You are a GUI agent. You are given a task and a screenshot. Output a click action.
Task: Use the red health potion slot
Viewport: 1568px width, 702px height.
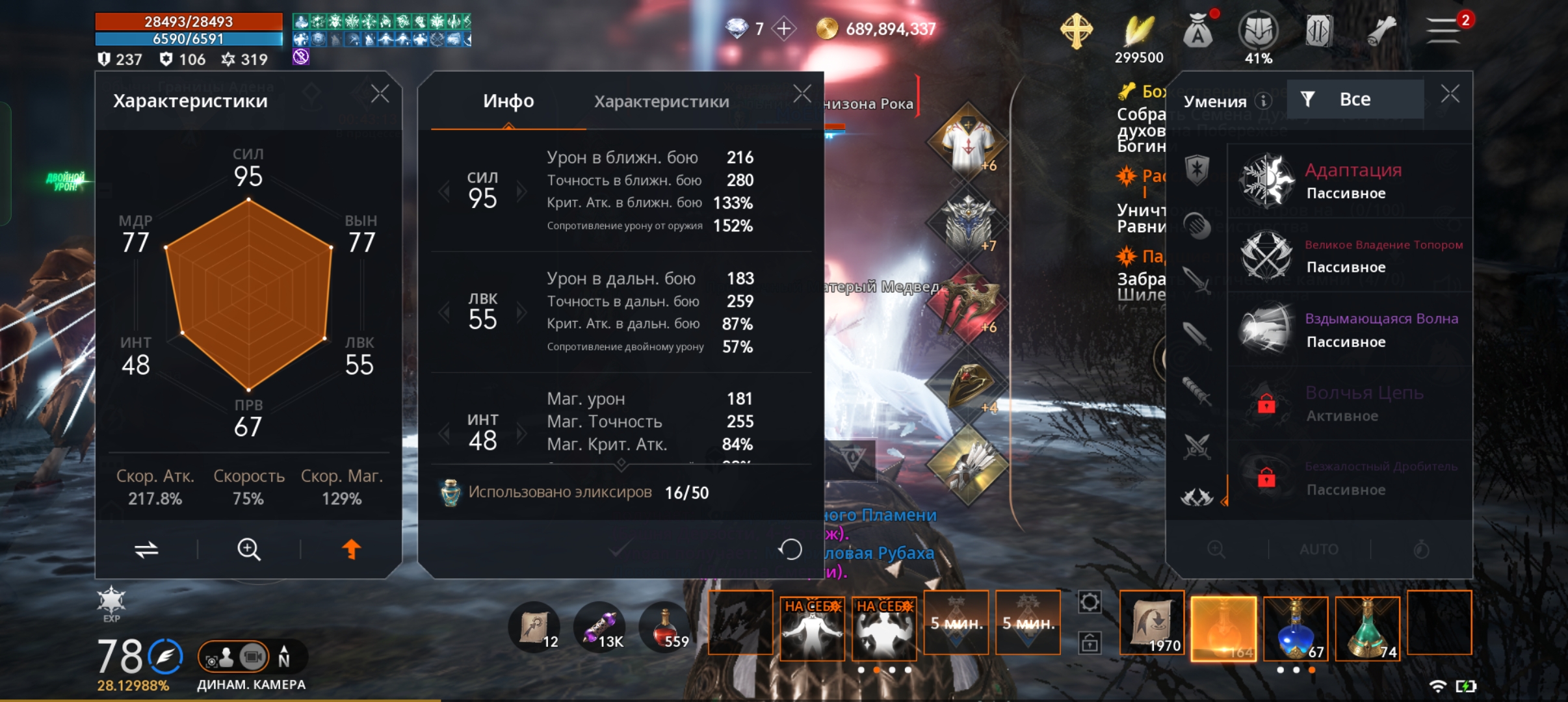coord(664,627)
